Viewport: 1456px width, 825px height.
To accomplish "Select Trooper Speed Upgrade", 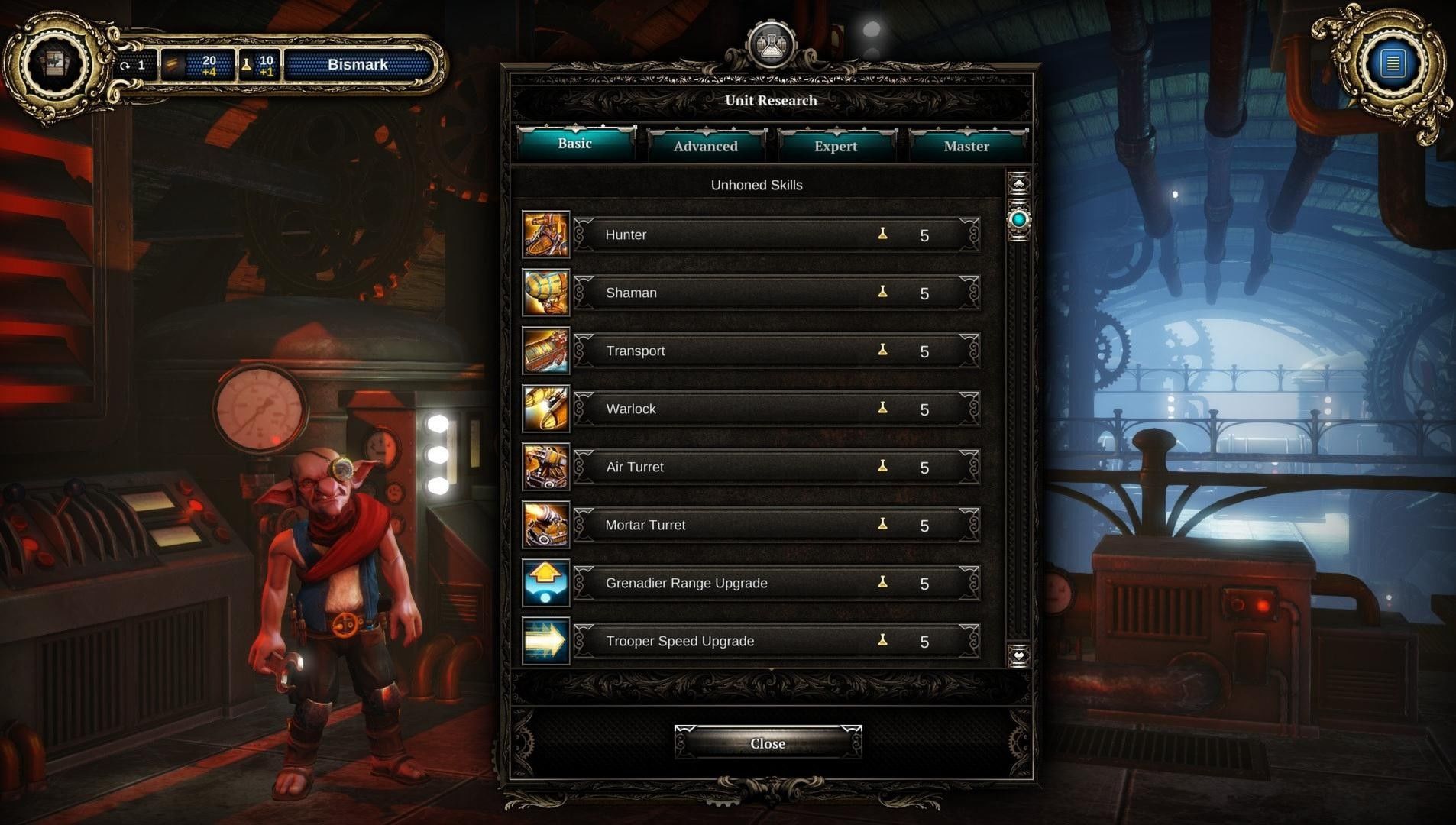I will point(775,641).
